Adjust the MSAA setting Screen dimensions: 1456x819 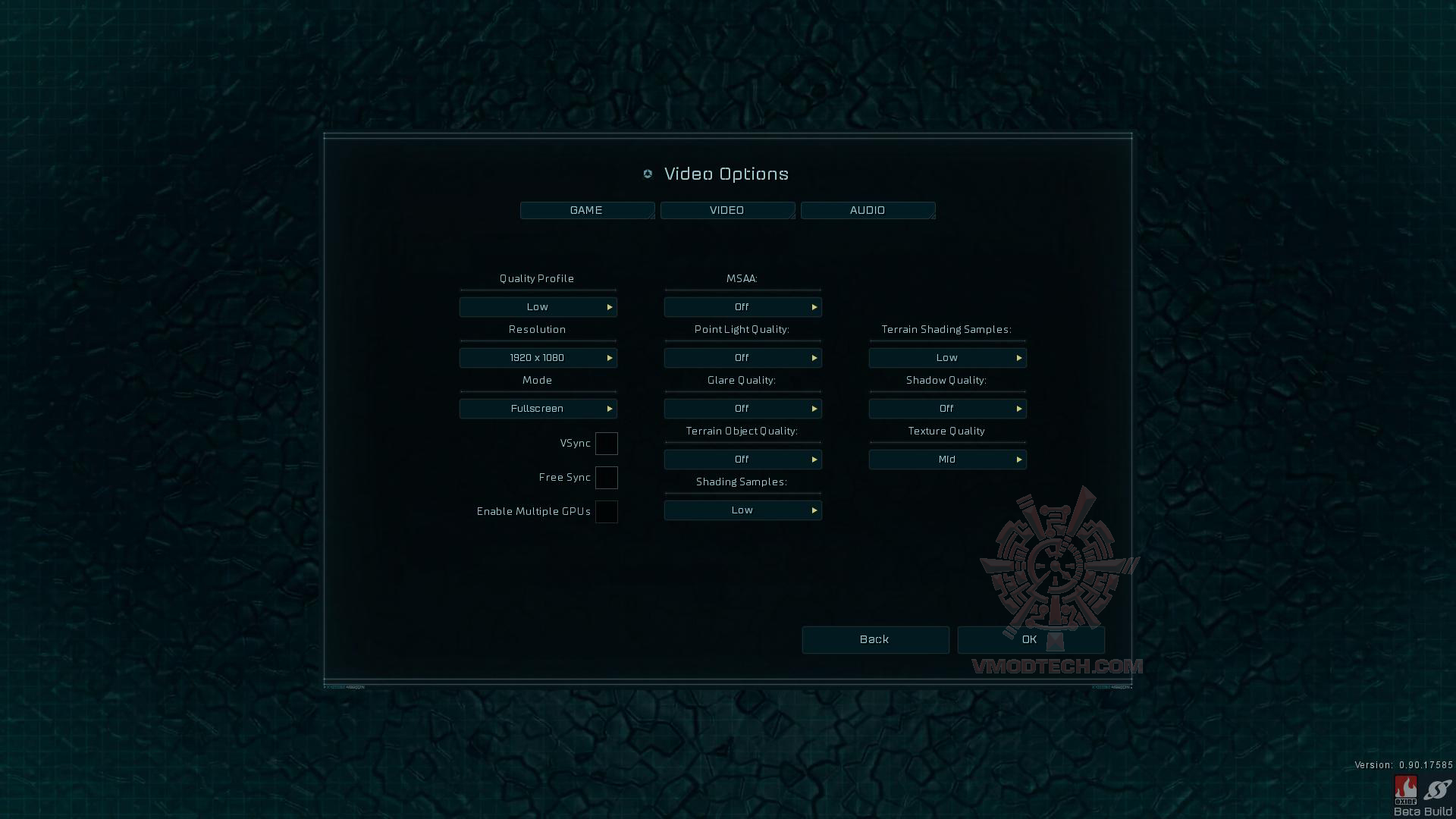click(x=742, y=307)
